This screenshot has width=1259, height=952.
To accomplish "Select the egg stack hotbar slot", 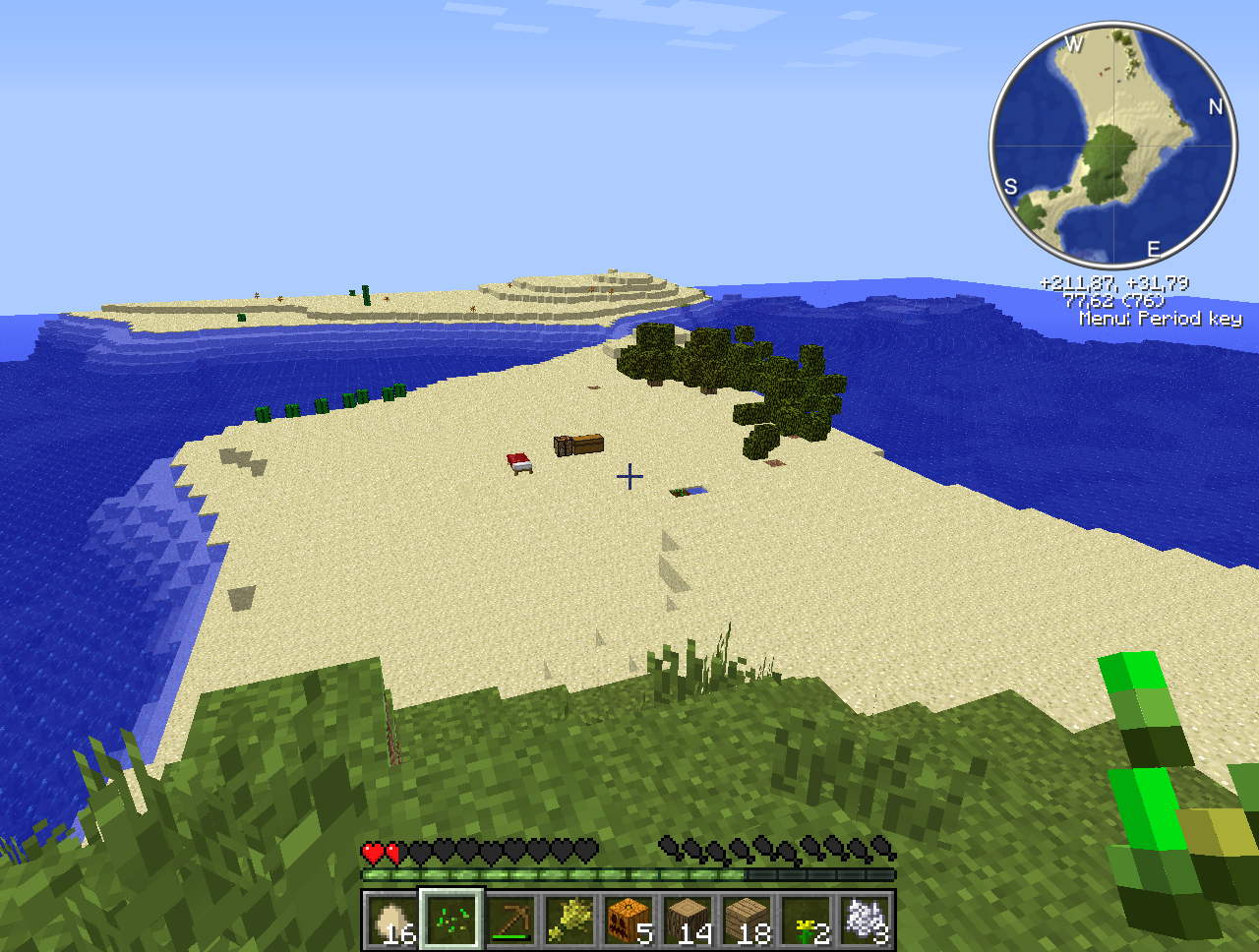I will pyautogui.click(x=392, y=921).
